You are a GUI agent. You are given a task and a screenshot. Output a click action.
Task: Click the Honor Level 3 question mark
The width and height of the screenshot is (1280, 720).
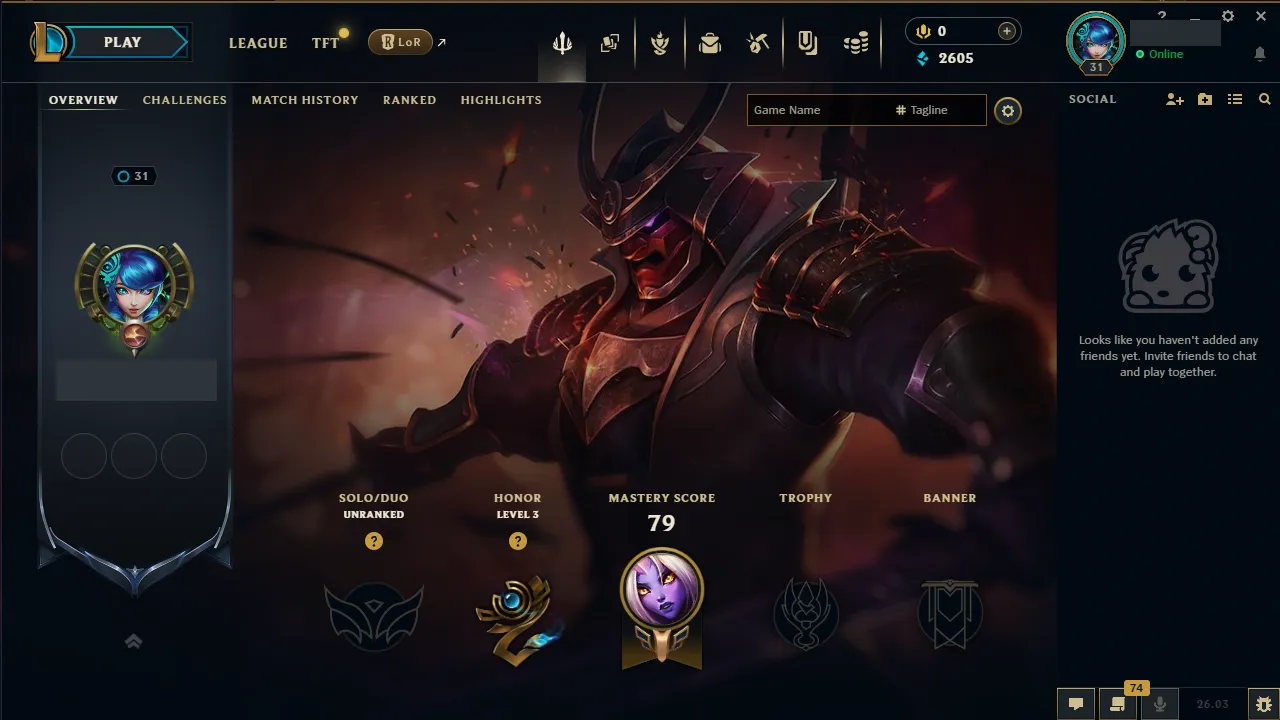518,541
